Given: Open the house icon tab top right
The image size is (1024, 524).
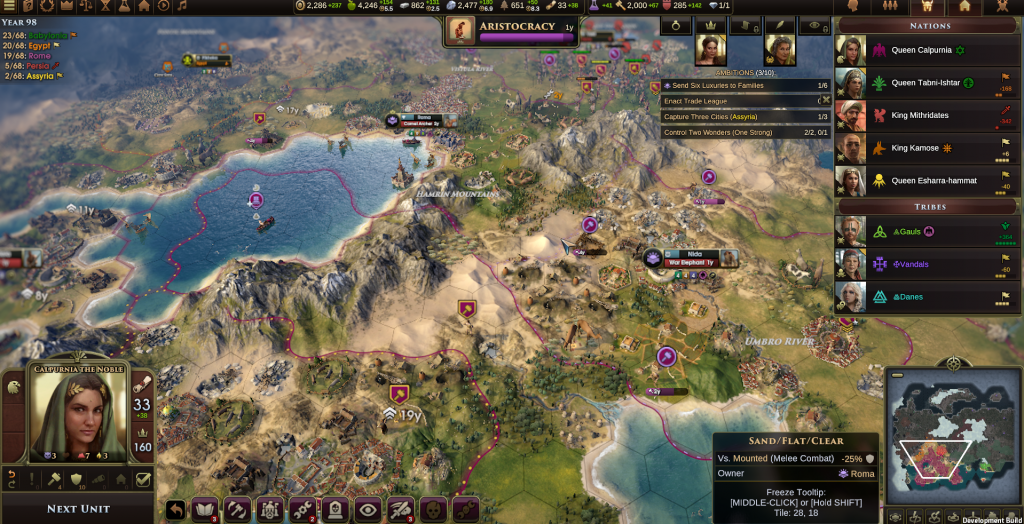Looking at the screenshot, I should [x=964, y=6].
